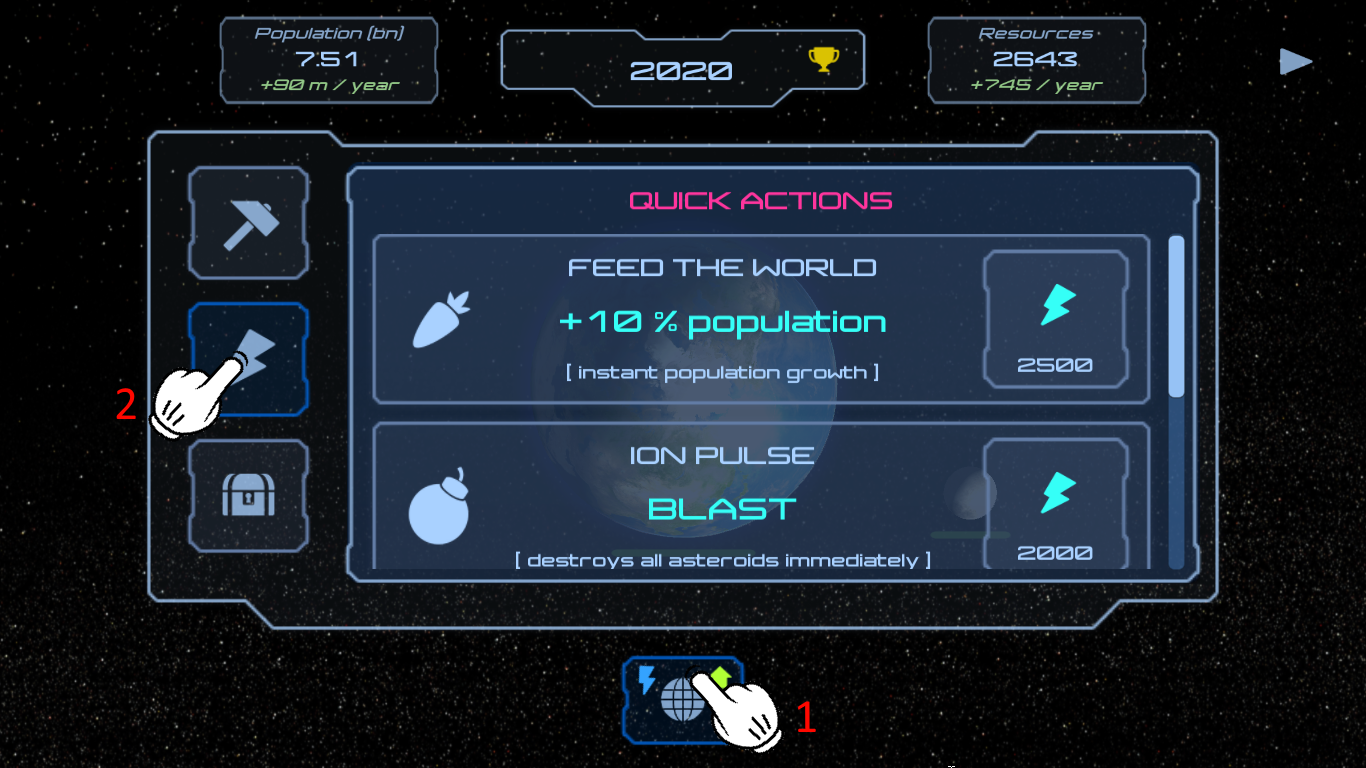Viewport: 1366px width, 768px height.
Task: Click the Population display panel
Action: tap(328, 60)
